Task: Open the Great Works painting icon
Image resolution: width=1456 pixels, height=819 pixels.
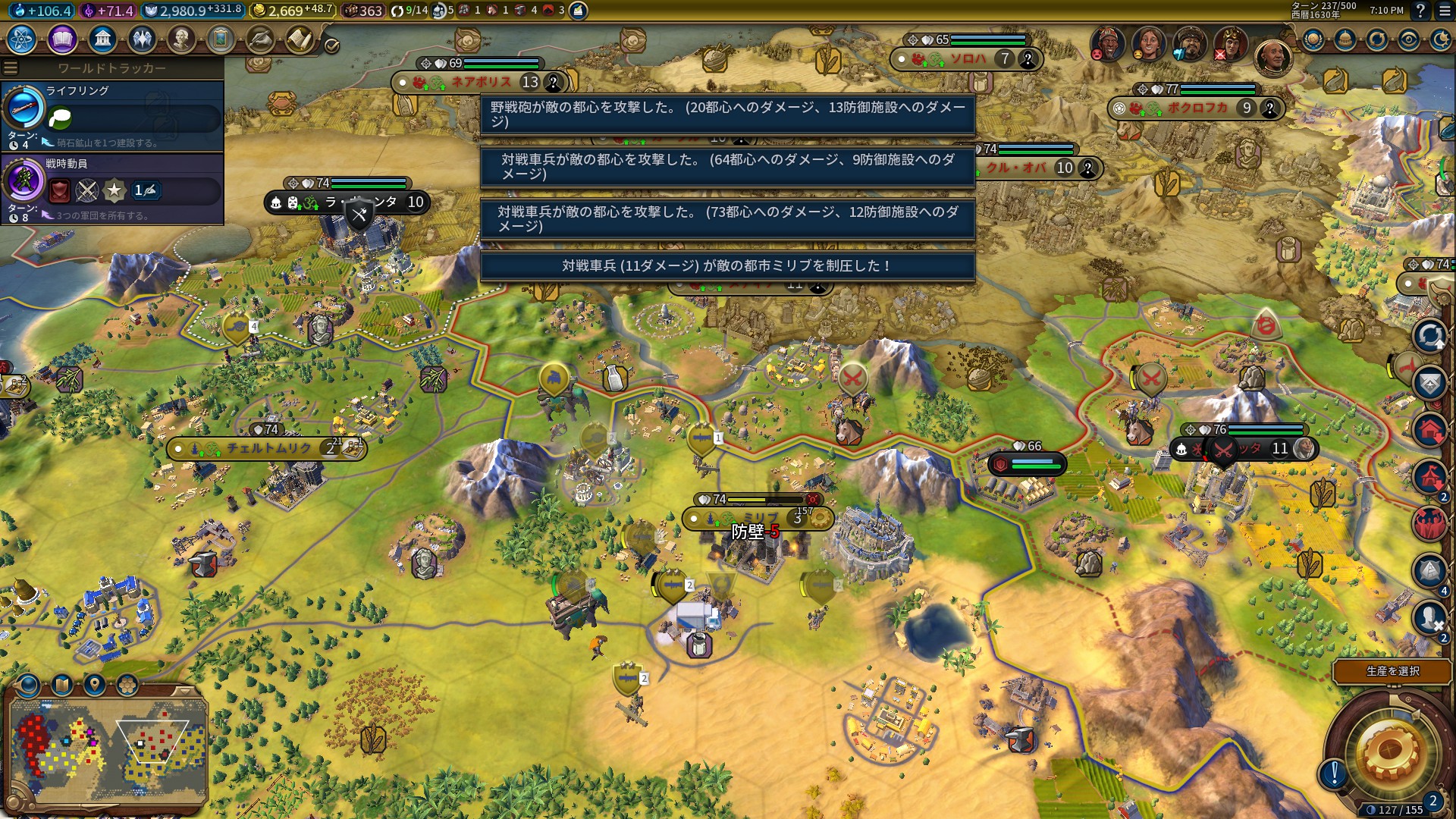Action: pyautogui.click(x=221, y=39)
